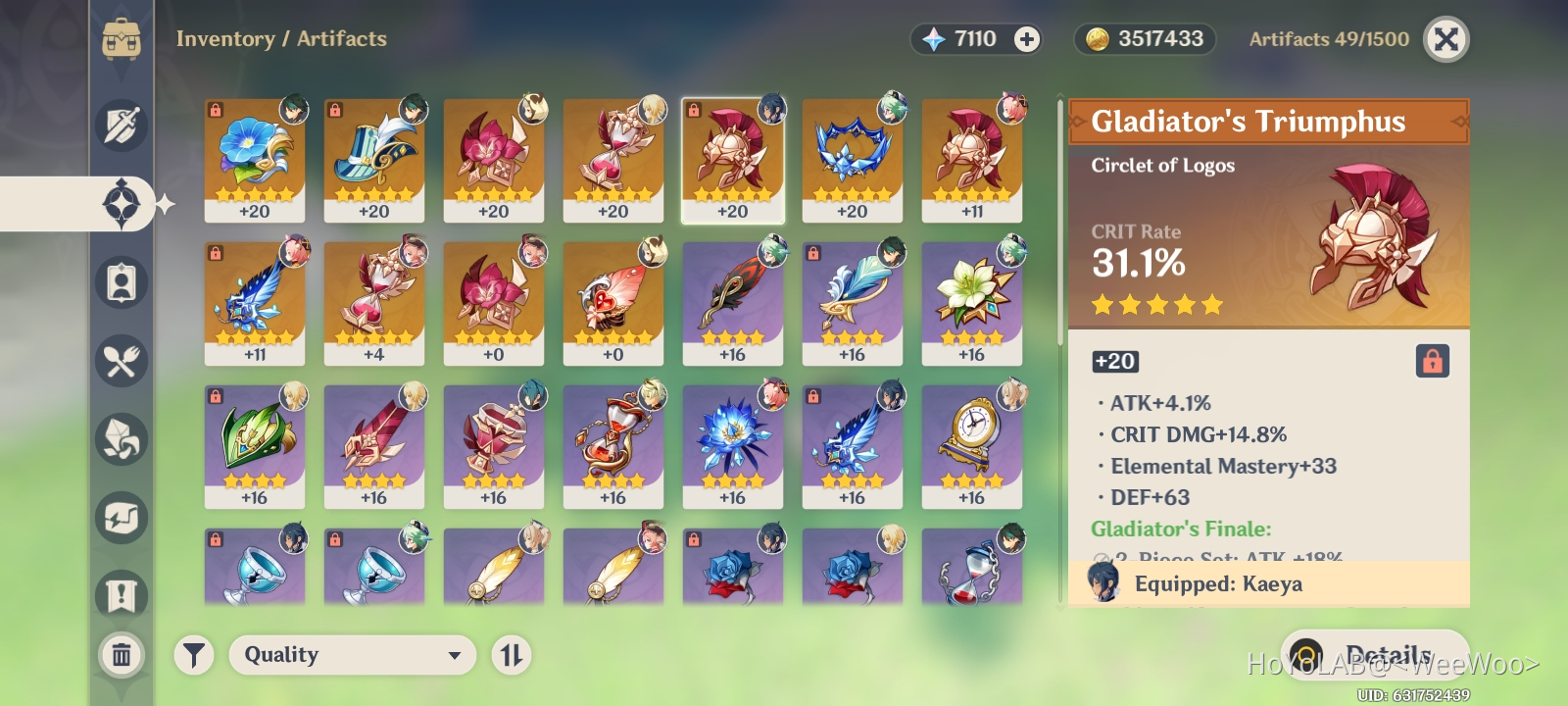Screen dimensions: 1568x706
Task: Toggle the sort order arrows icon
Action: [x=514, y=655]
